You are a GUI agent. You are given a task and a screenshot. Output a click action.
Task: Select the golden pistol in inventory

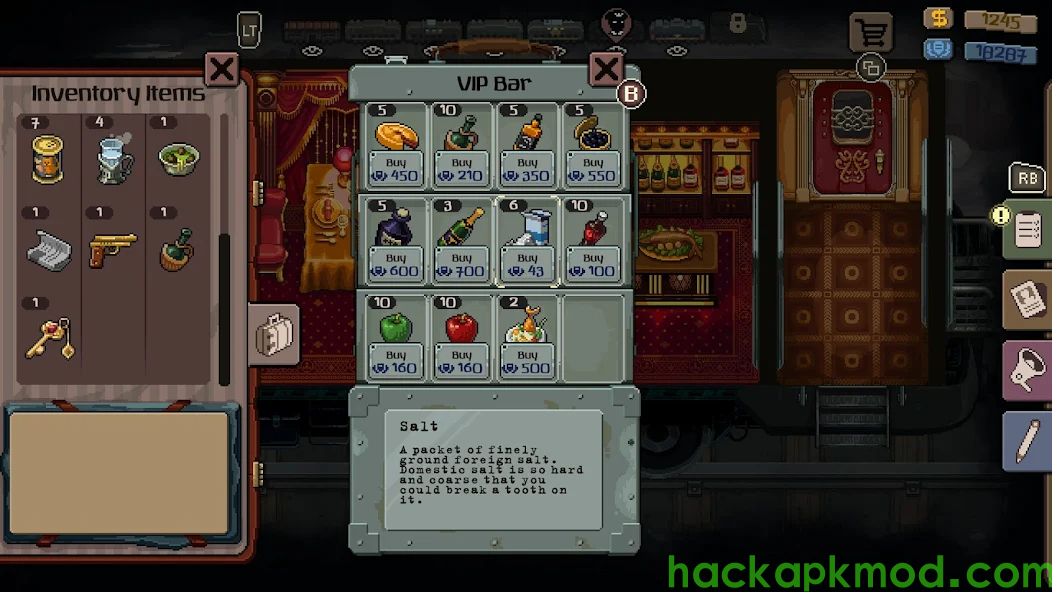point(112,249)
